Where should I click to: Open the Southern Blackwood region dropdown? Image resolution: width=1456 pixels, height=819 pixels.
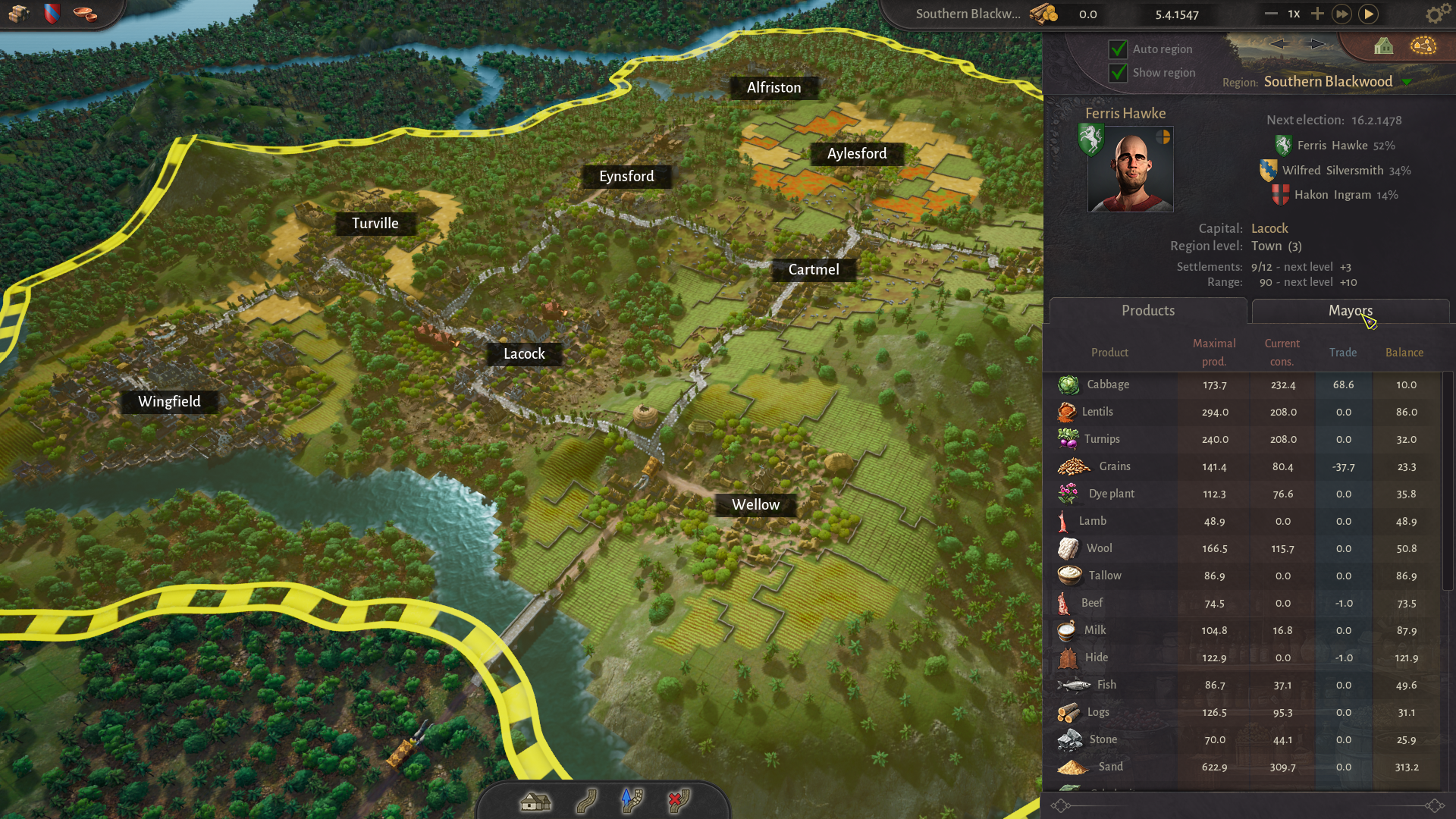[1407, 82]
